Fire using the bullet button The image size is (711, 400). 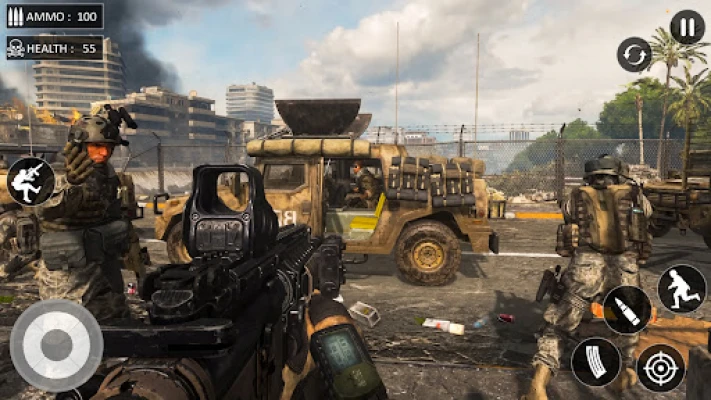click(x=627, y=310)
